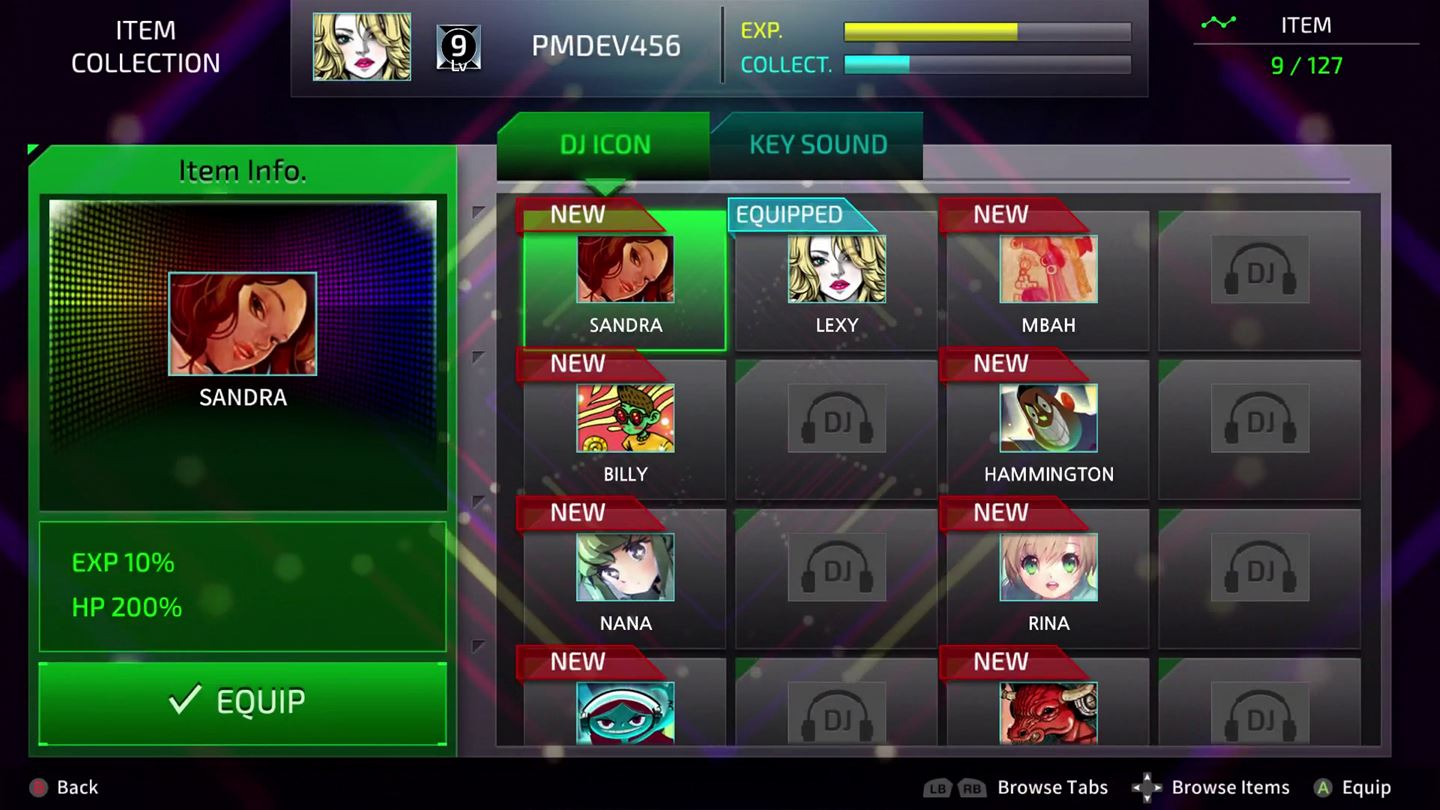
Task: Click the NEW badge on SANDRA's icon
Action: (x=578, y=214)
